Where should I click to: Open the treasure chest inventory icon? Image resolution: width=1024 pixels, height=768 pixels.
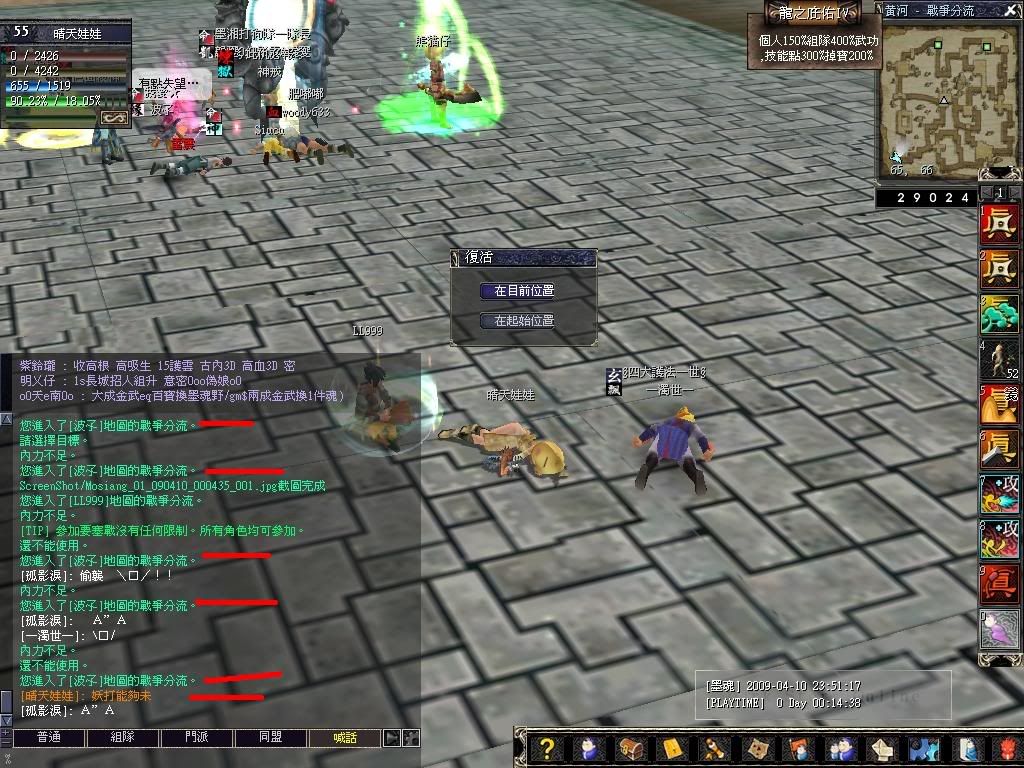pyautogui.click(x=629, y=748)
